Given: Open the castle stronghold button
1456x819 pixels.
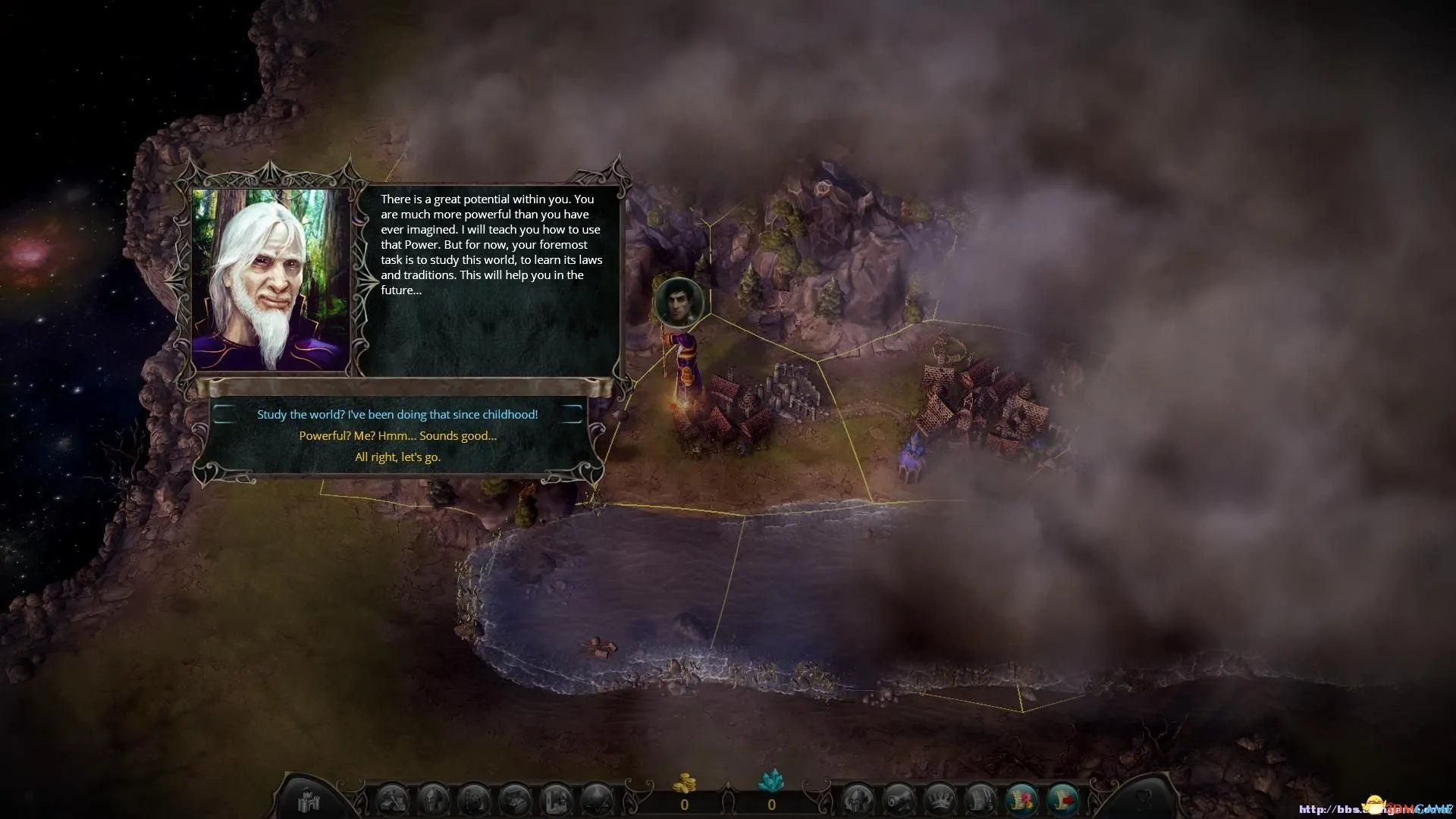Looking at the screenshot, I should click(309, 800).
